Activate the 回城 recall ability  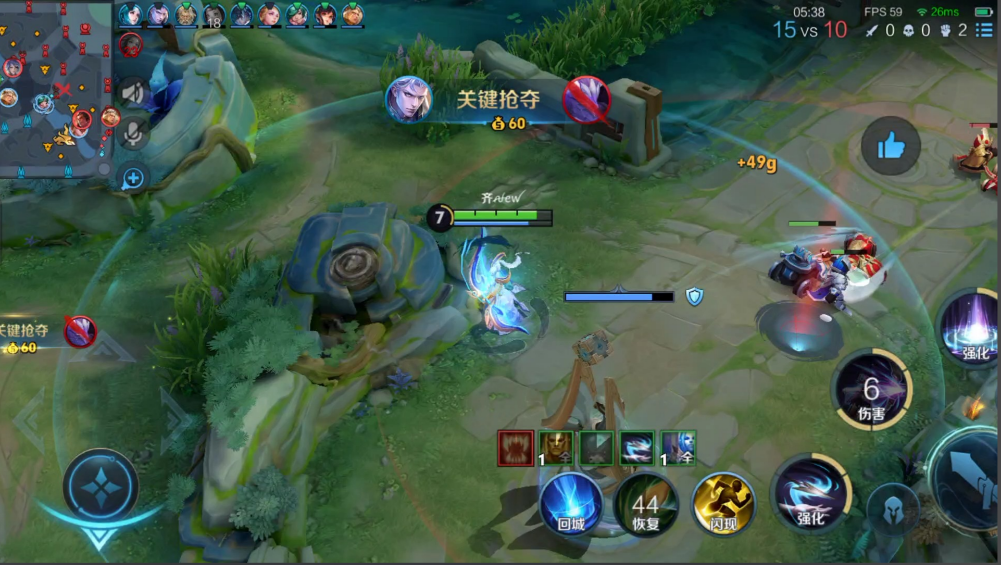(571, 503)
